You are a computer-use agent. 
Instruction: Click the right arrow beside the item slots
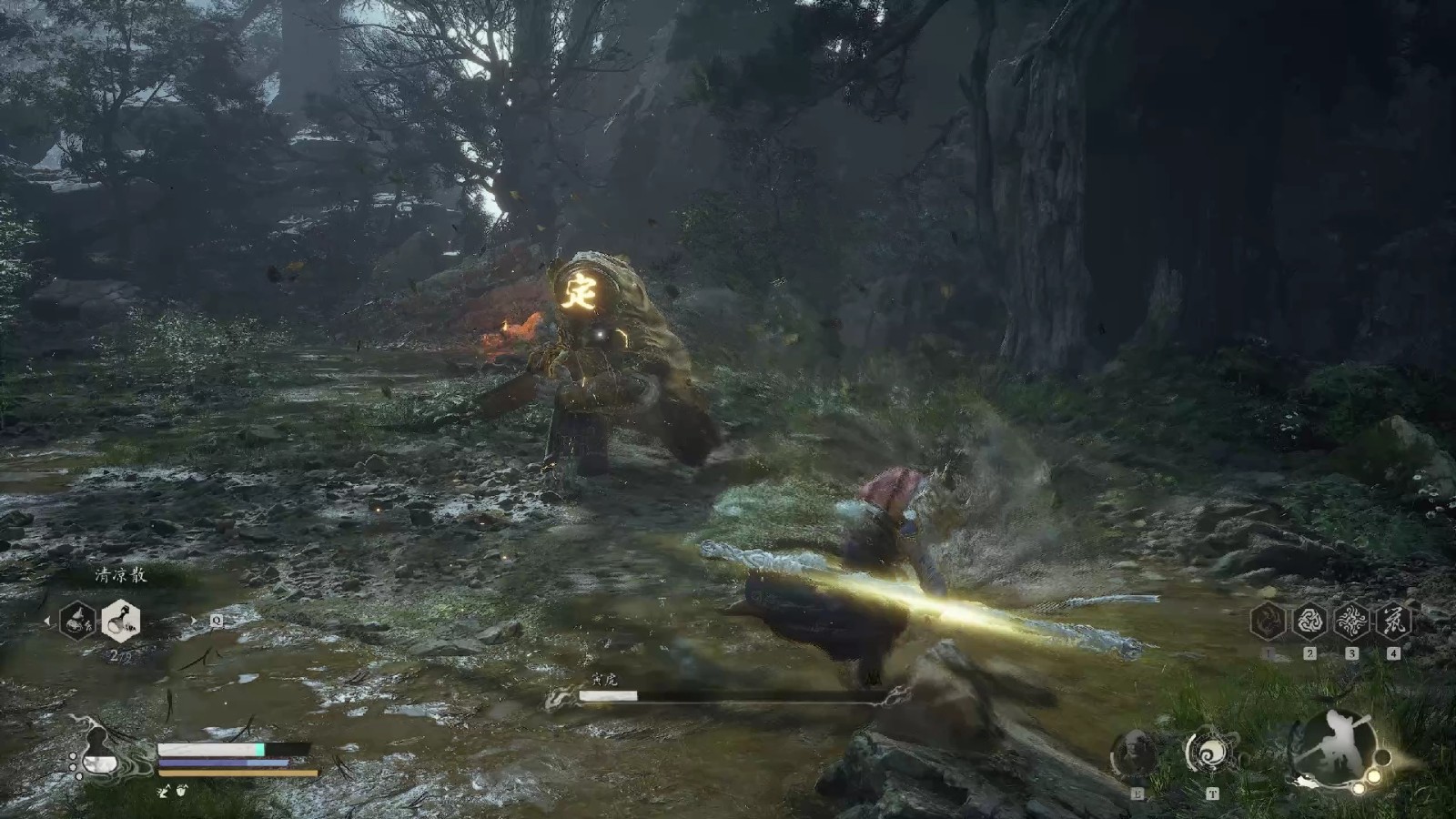click(x=193, y=621)
